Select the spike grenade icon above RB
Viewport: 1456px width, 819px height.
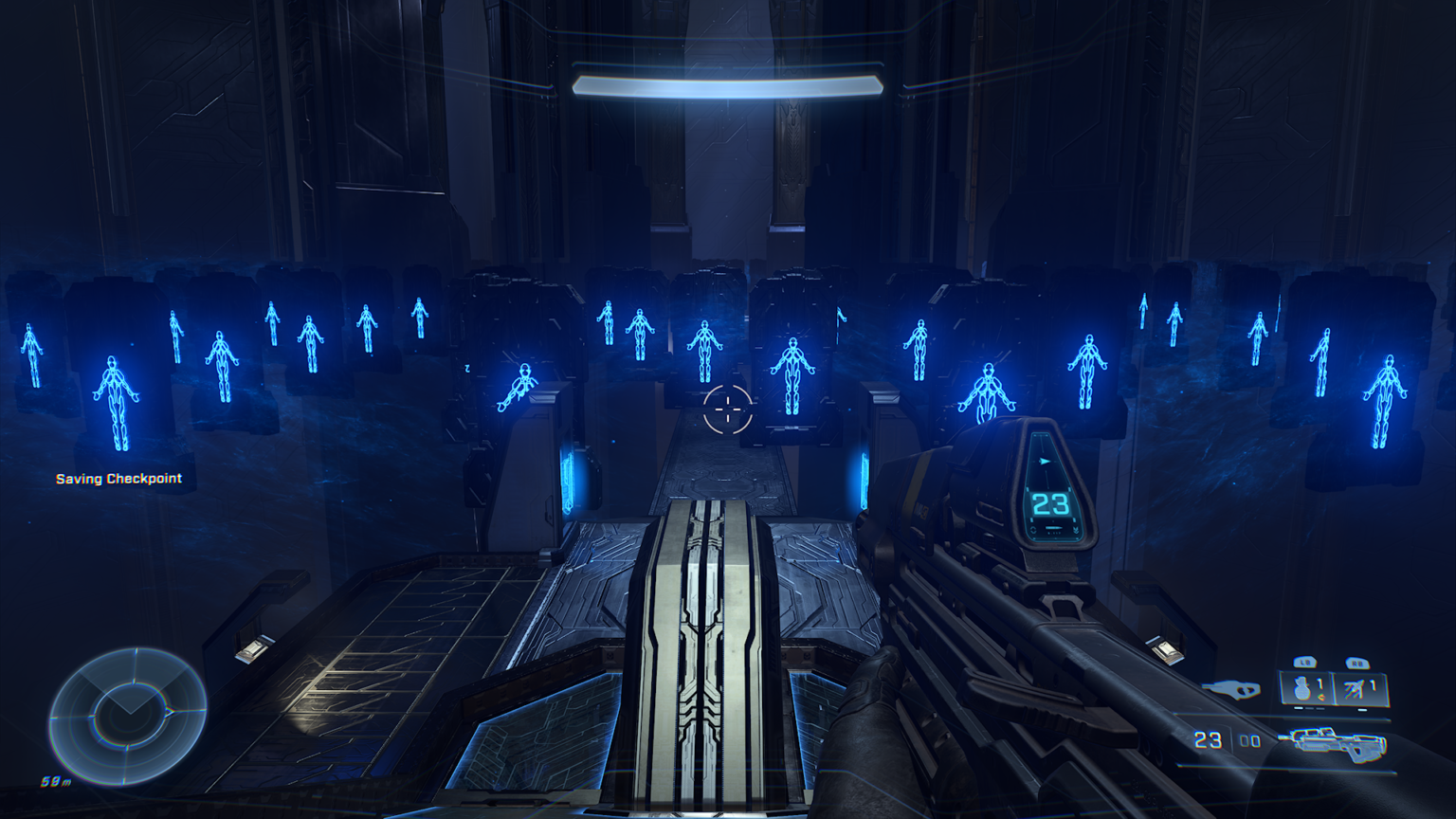pos(1355,687)
